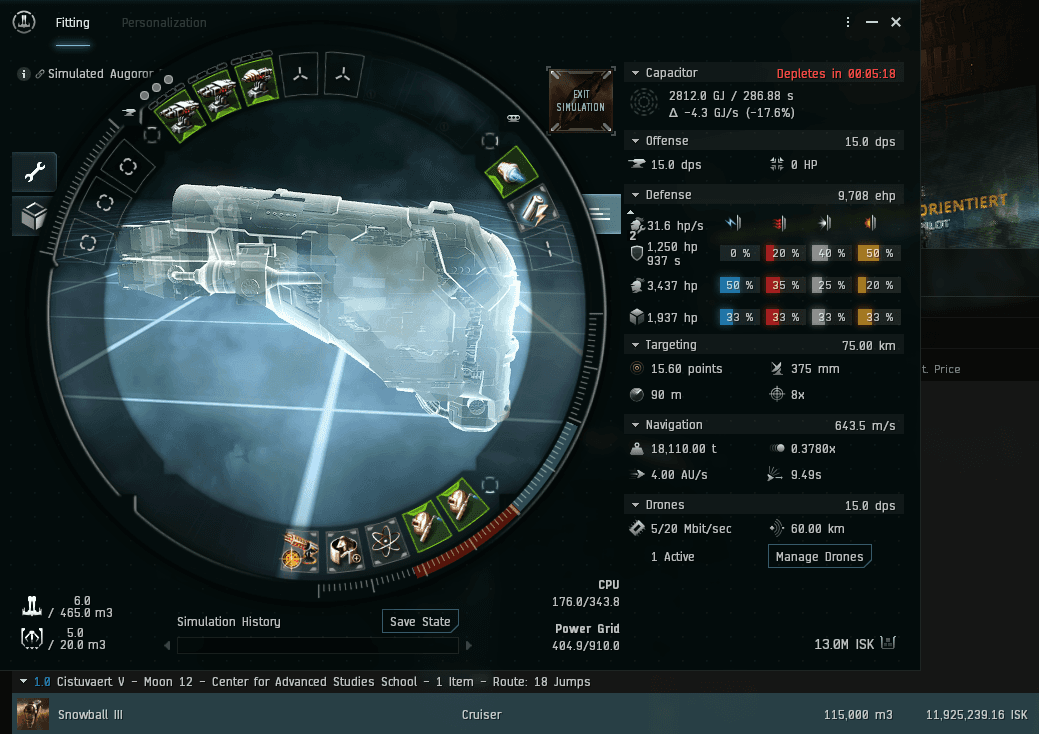1039x734 pixels.
Task: Exit the fitting simulation
Action: pos(581,100)
